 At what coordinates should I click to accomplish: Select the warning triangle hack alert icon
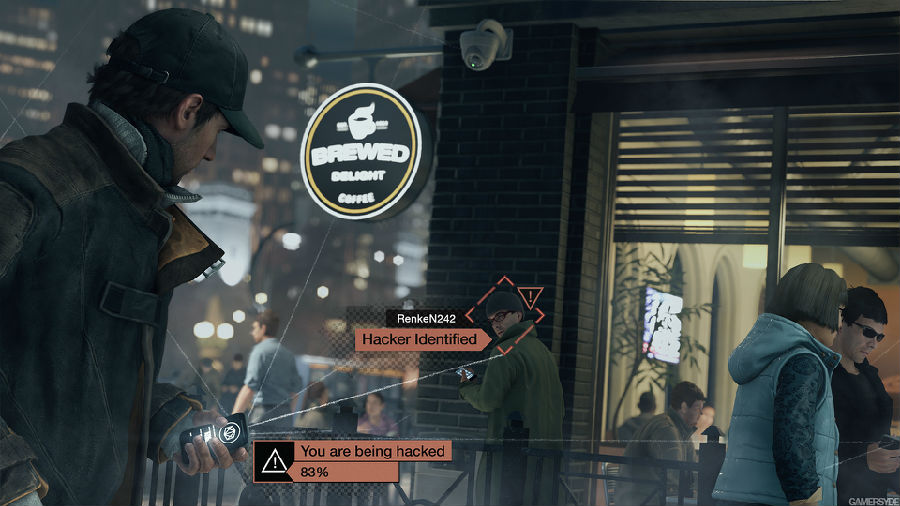click(x=272, y=460)
